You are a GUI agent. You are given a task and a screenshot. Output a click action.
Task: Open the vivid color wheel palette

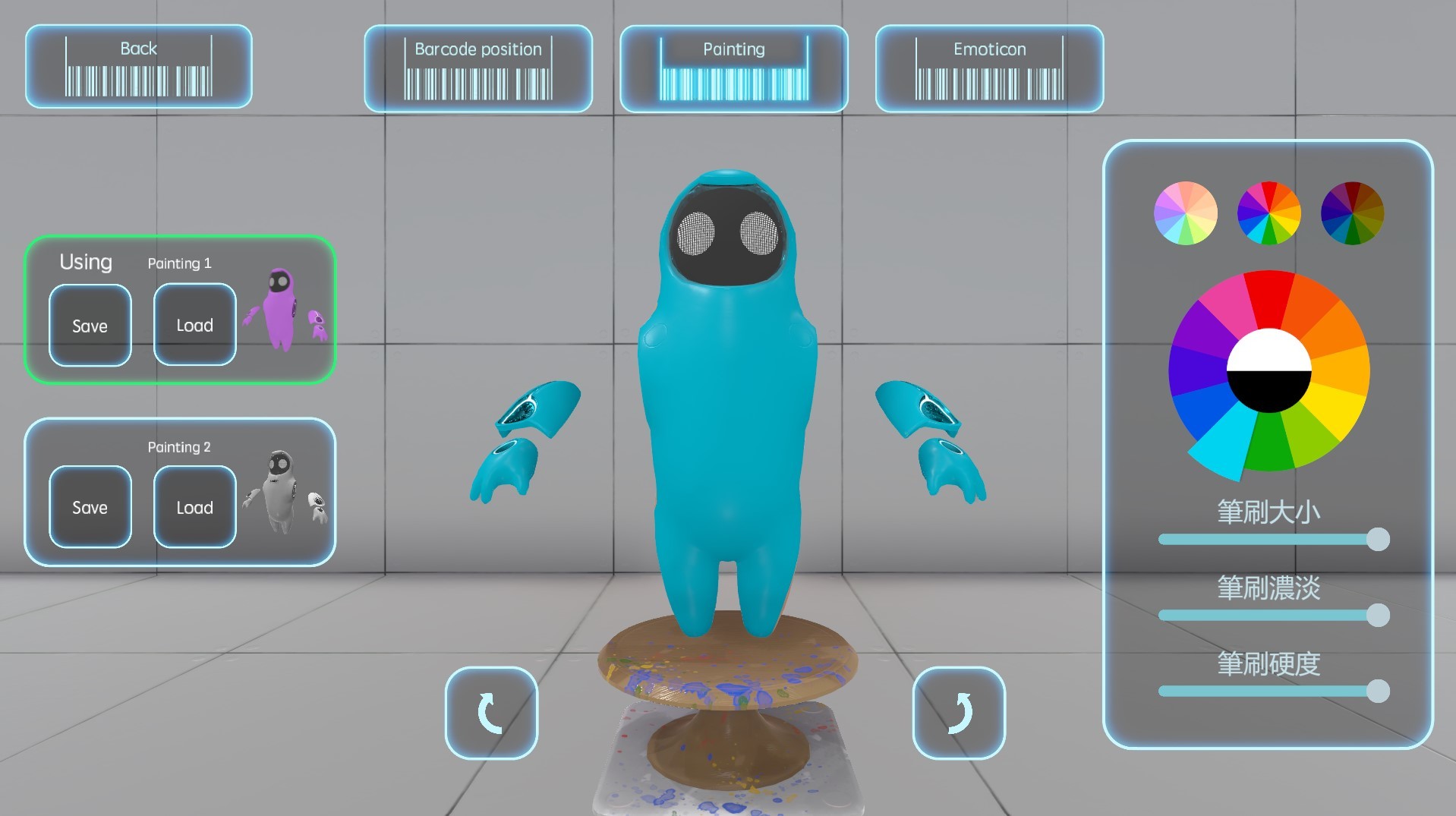[x=1268, y=213]
